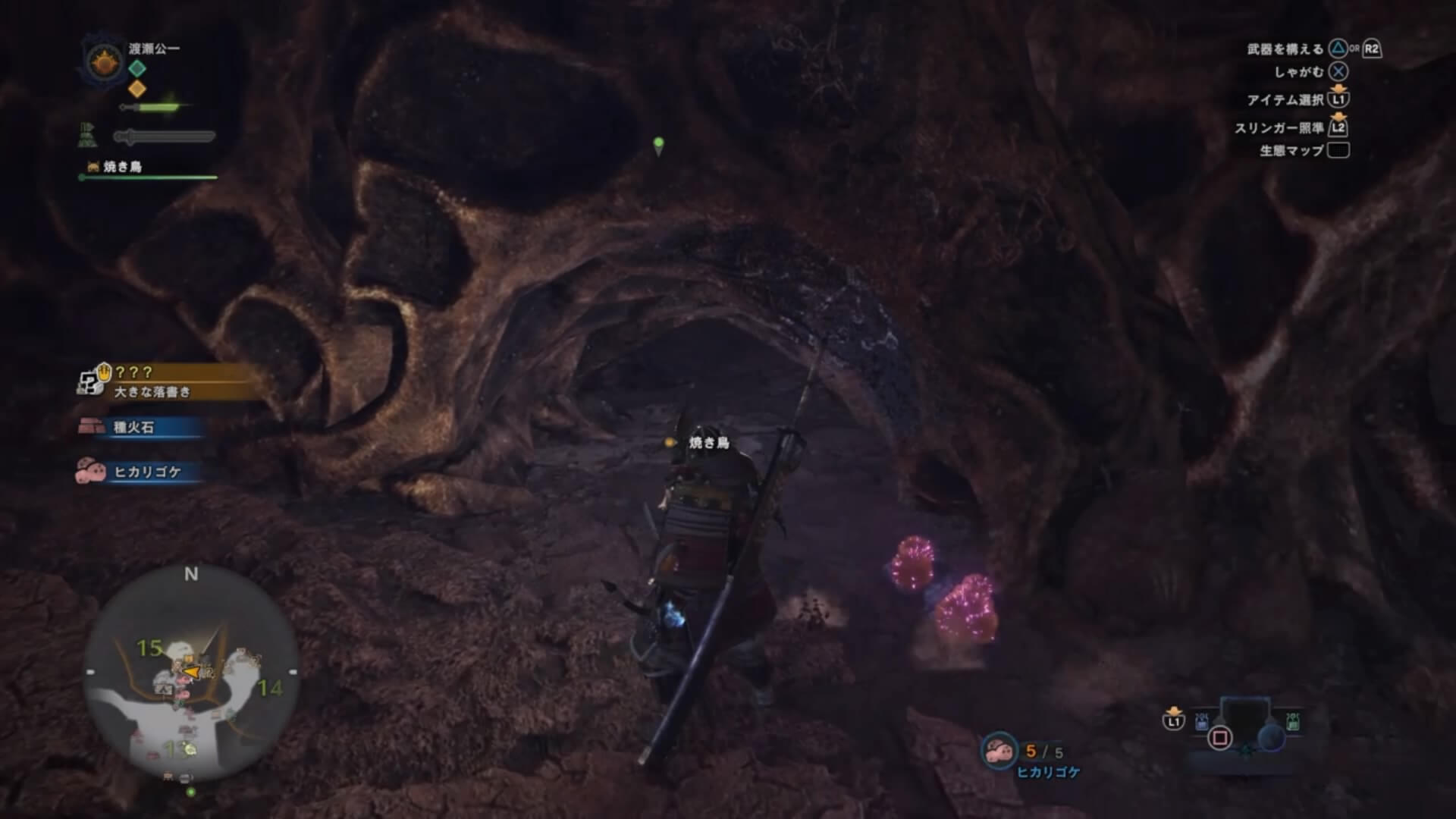Click the green scoutfly target marker

[x=658, y=145]
